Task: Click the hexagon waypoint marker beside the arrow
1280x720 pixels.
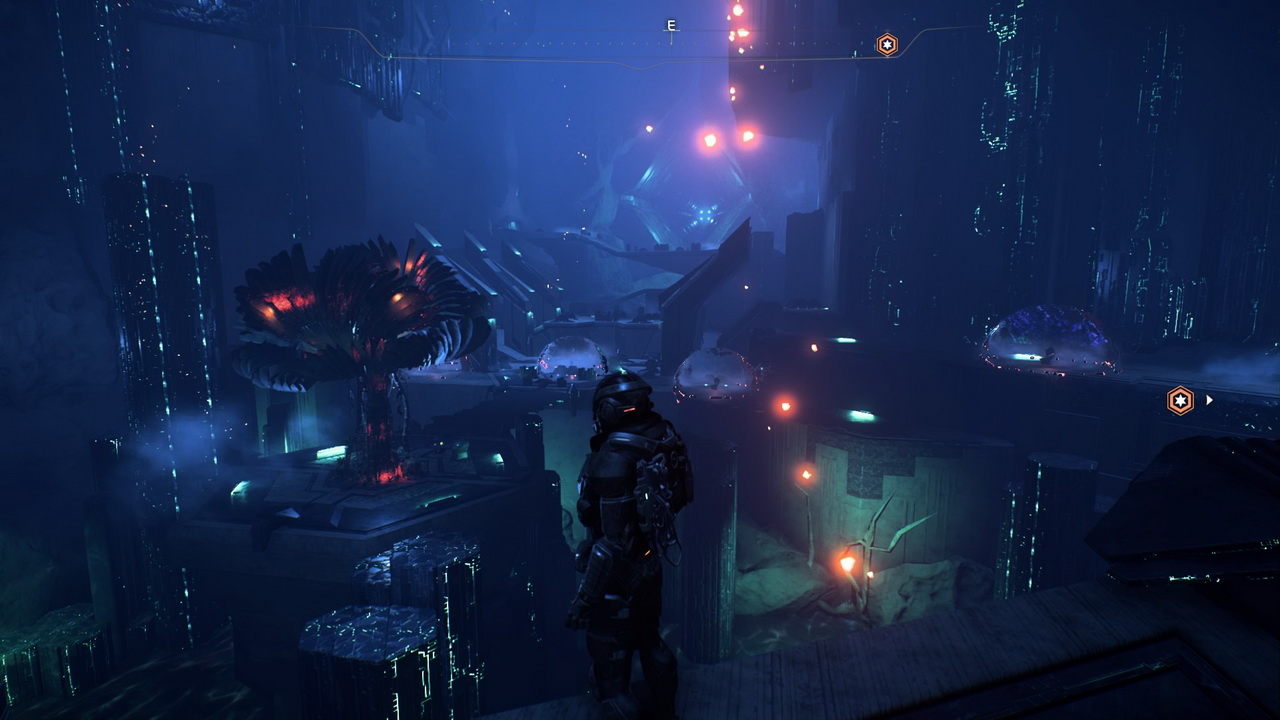Action: pyautogui.click(x=1181, y=401)
